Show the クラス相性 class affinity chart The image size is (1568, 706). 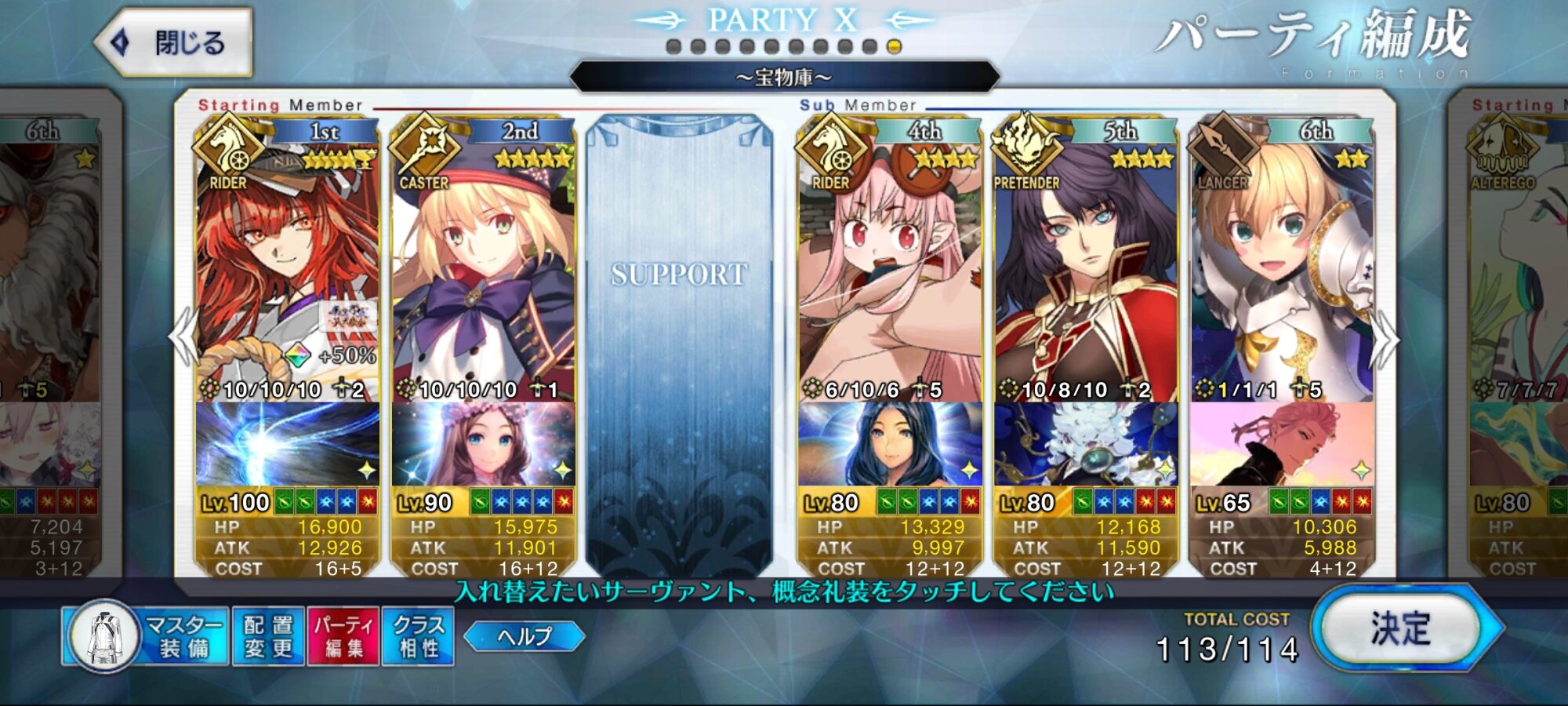click(418, 636)
